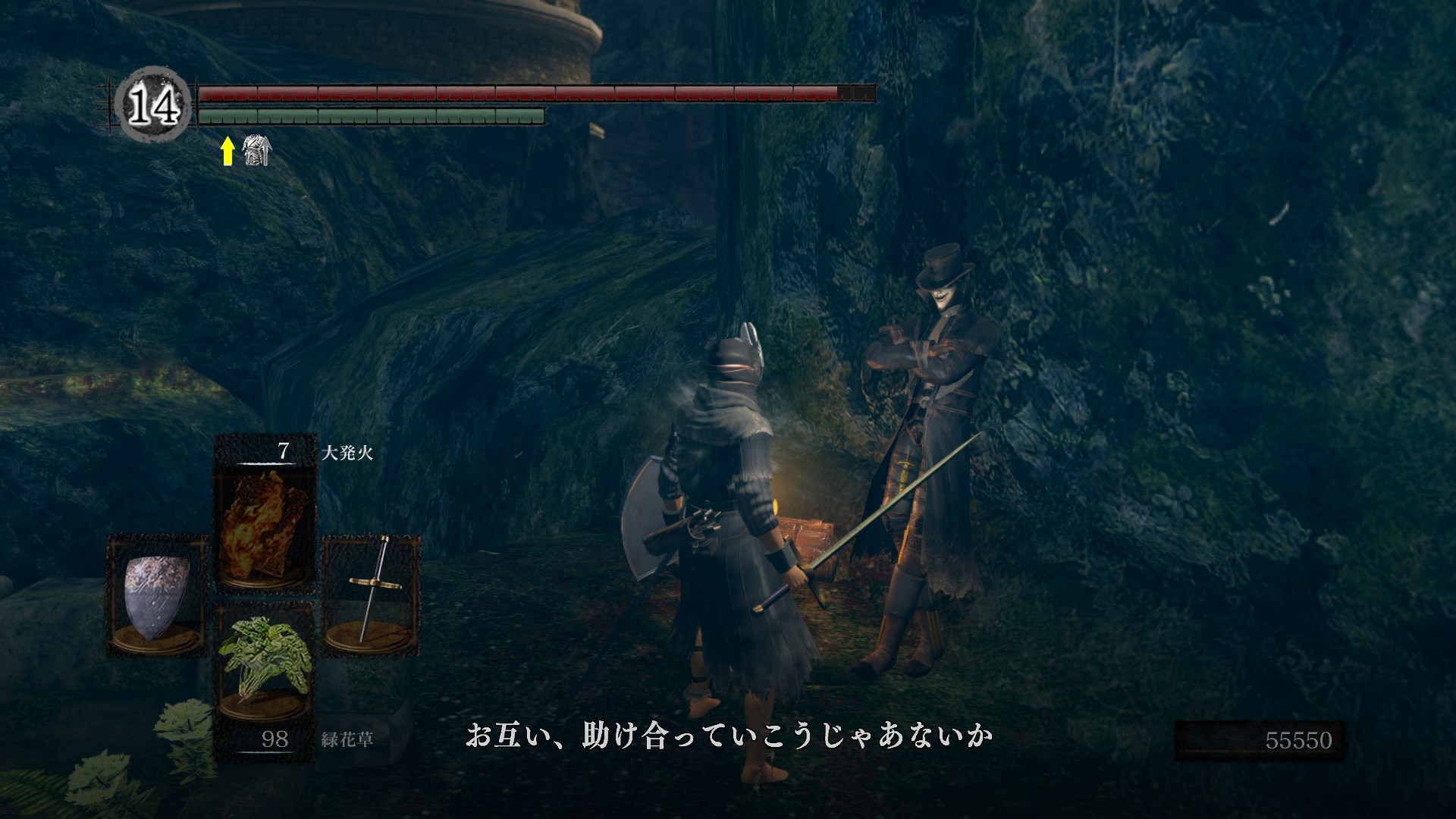Click the armor buff status icon
Screen dimensions: 1456x819
pyautogui.click(x=256, y=152)
